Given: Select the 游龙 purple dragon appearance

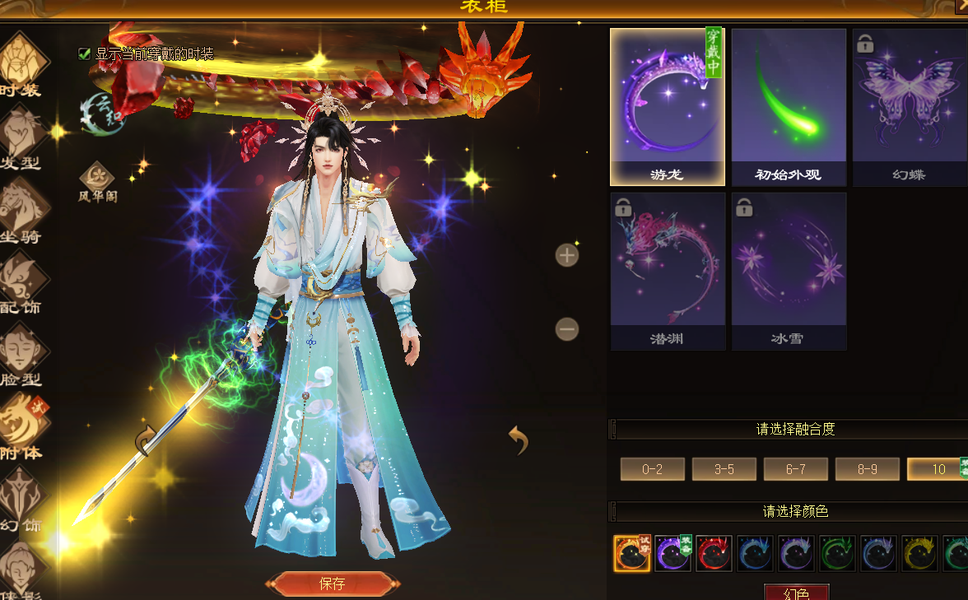Looking at the screenshot, I should 667,106.
